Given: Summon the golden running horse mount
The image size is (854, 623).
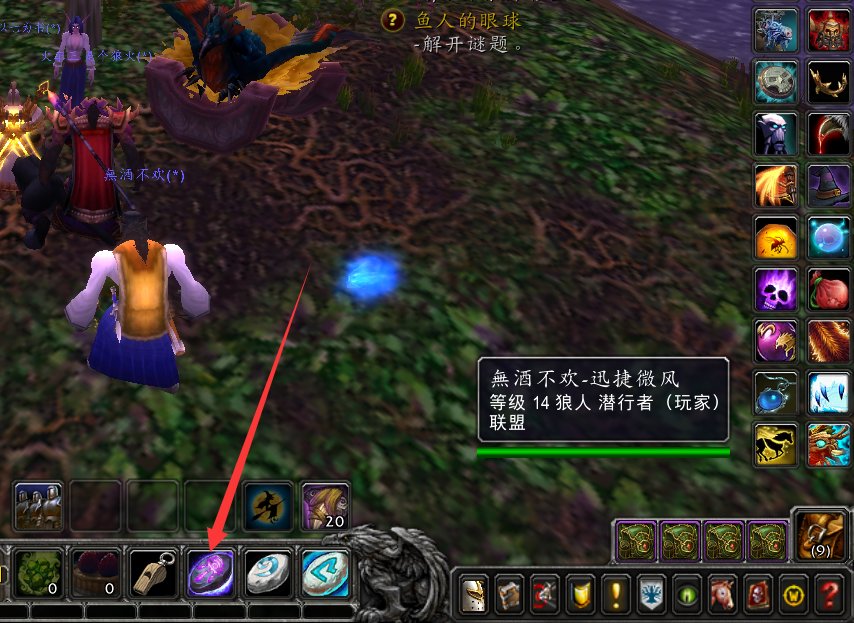Looking at the screenshot, I should coord(776,445).
